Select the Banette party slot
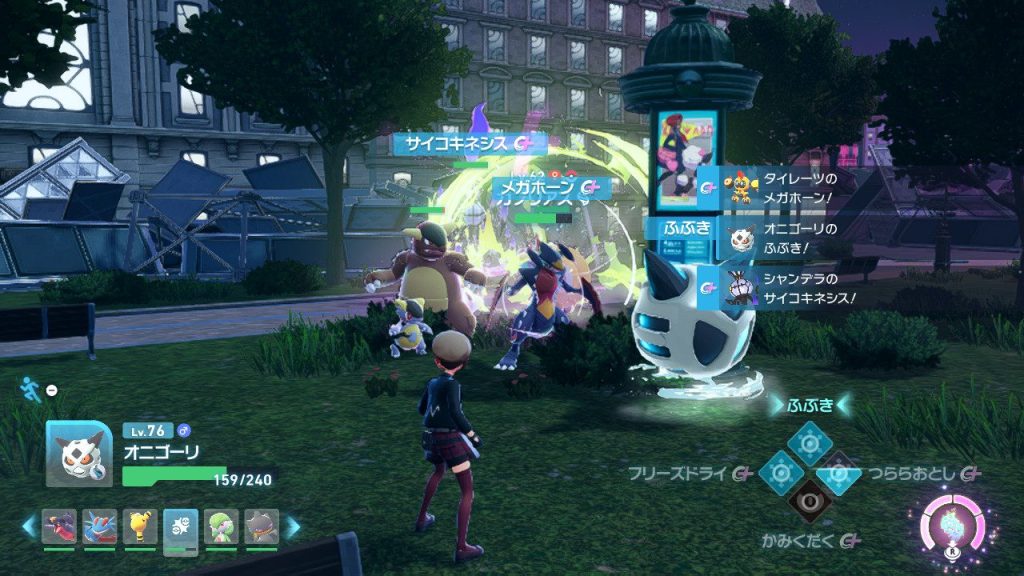This screenshot has width=1024, height=576. click(x=261, y=526)
